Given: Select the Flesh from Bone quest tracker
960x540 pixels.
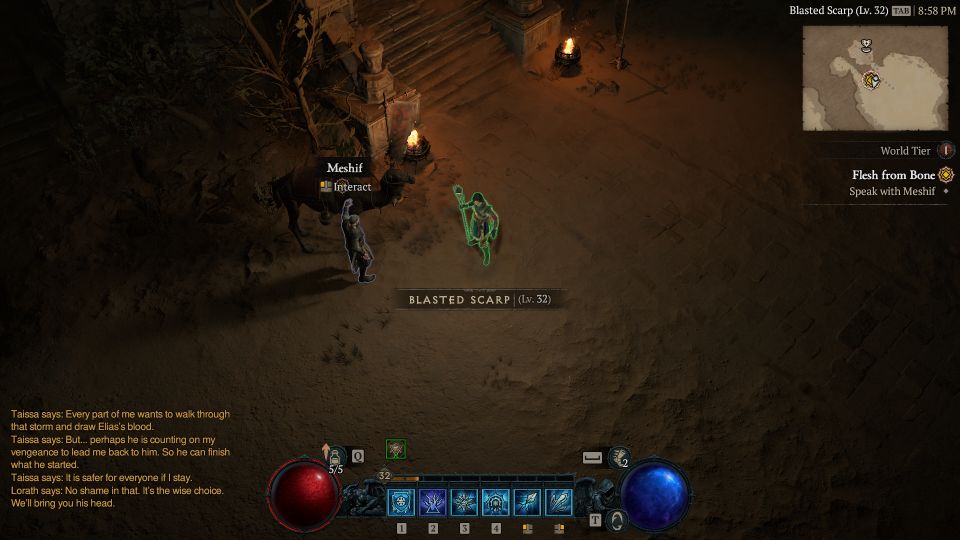Looking at the screenshot, I should click(x=894, y=175).
